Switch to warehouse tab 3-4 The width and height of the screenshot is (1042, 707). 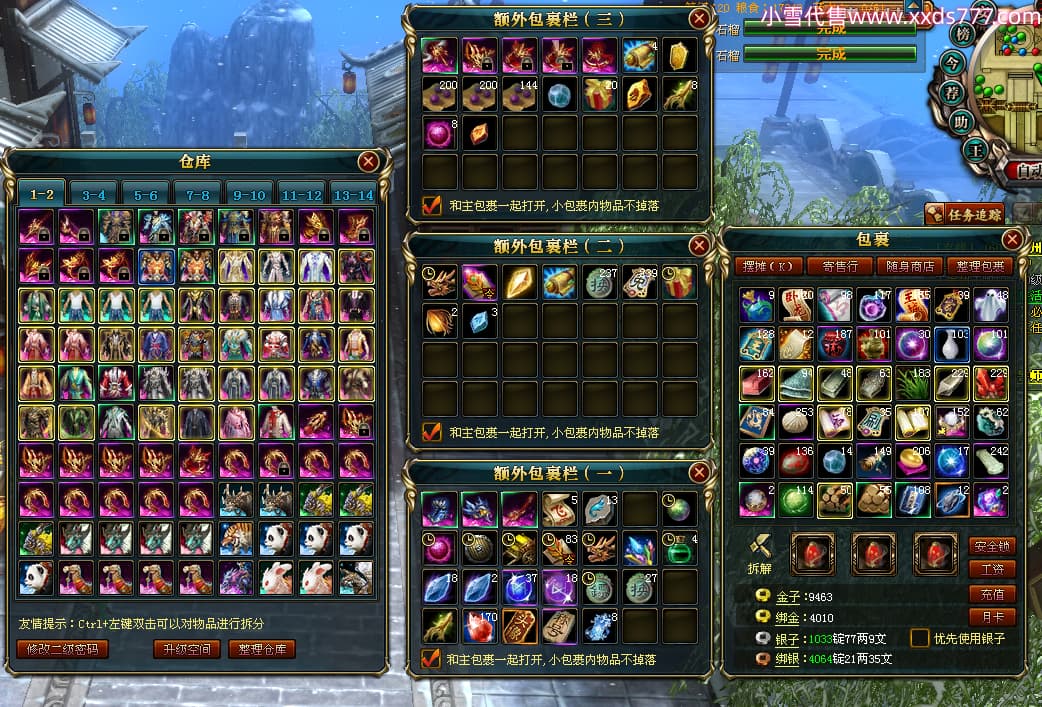coord(94,194)
